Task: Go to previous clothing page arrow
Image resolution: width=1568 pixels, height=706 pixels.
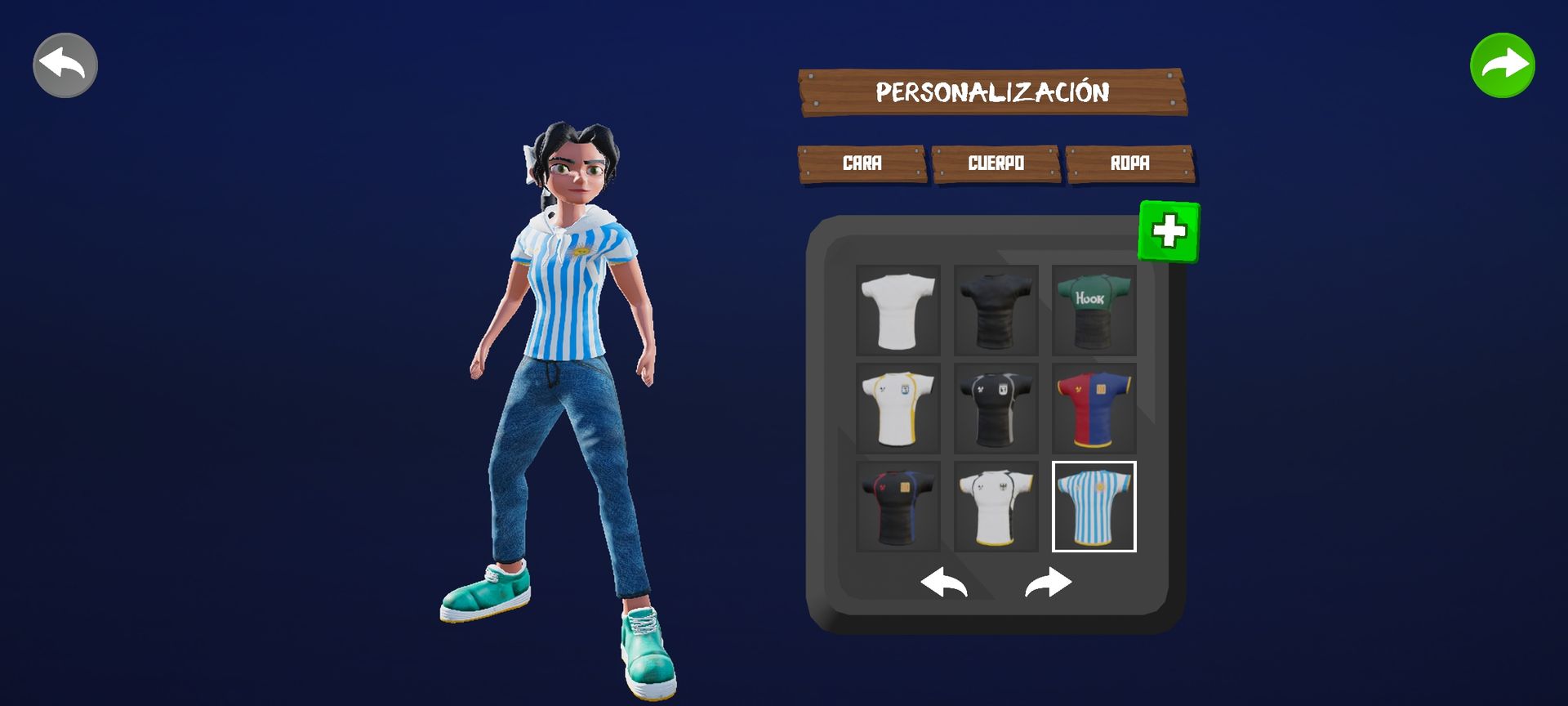Action: 944,583
